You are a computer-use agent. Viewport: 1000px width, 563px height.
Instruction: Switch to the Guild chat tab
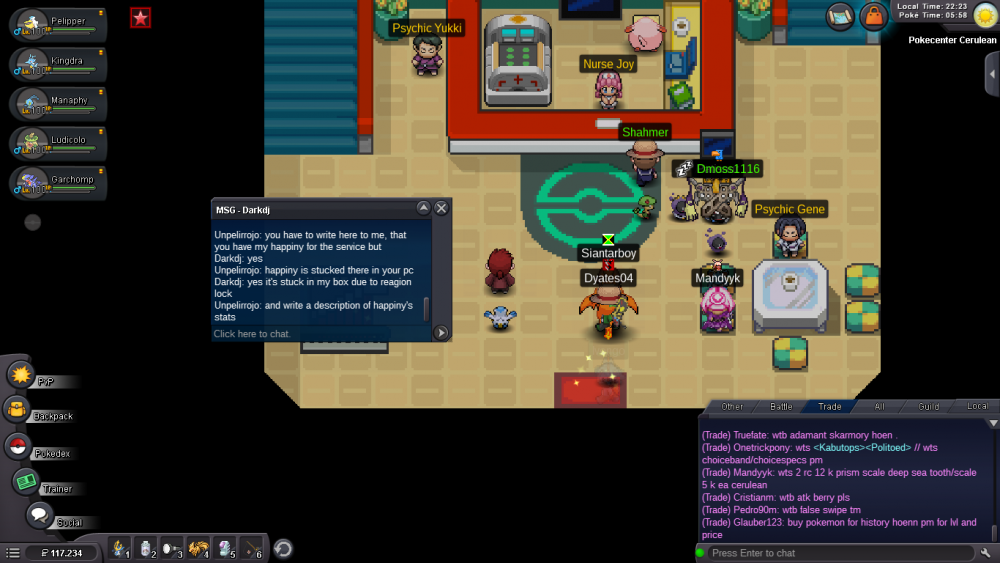[928, 407]
